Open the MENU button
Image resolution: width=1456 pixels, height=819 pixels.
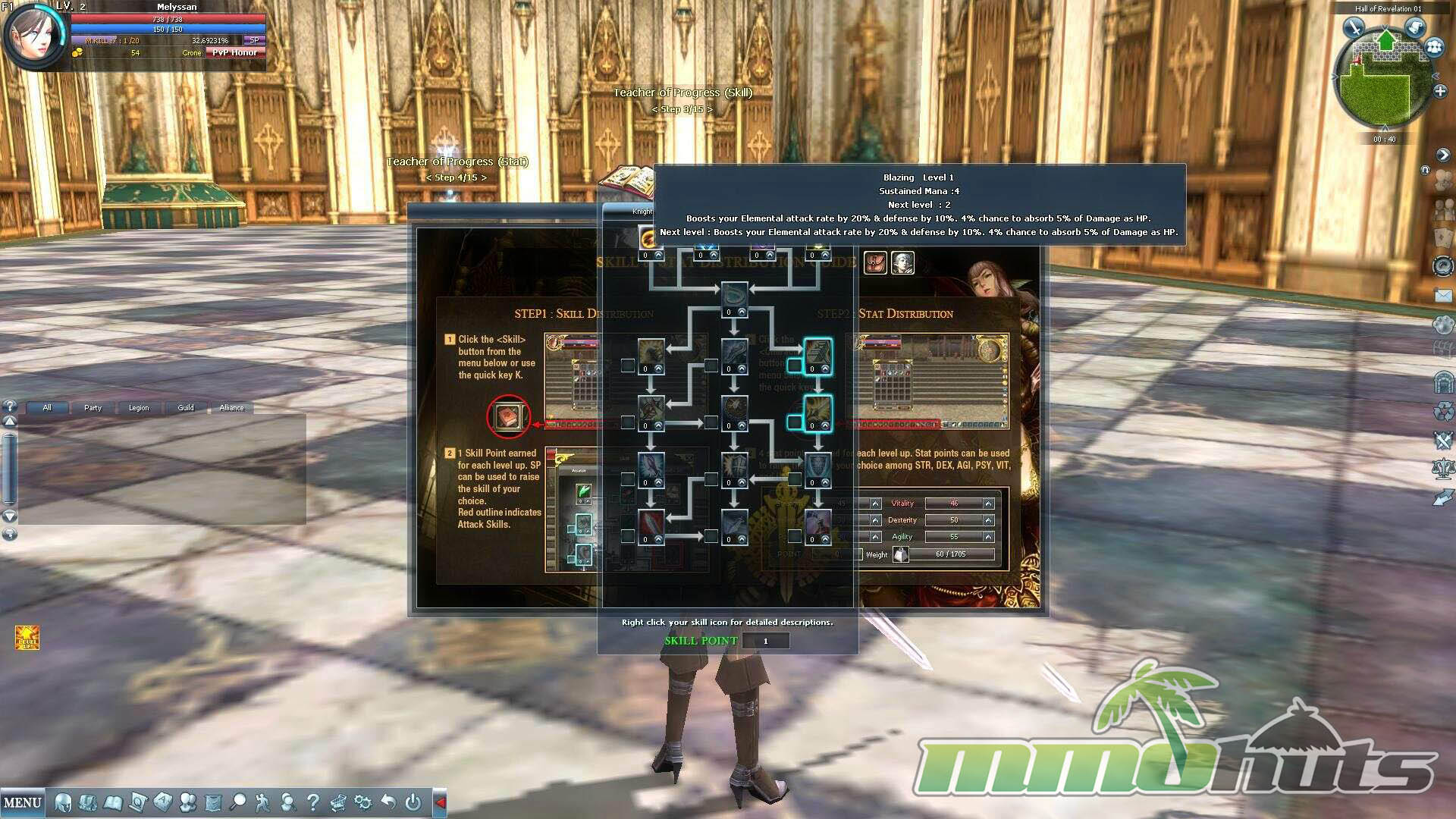click(23, 802)
